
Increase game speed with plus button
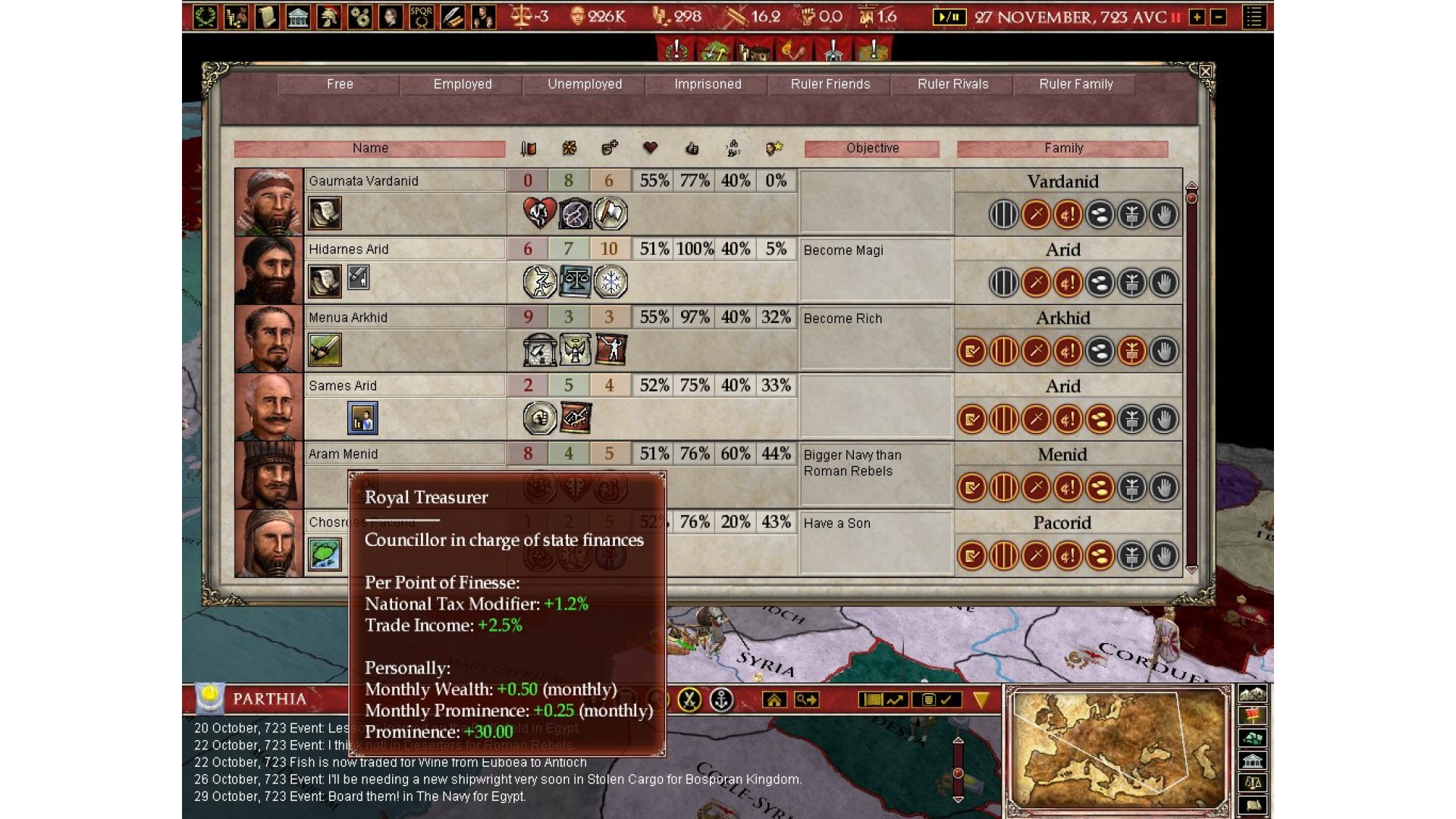point(1197,17)
